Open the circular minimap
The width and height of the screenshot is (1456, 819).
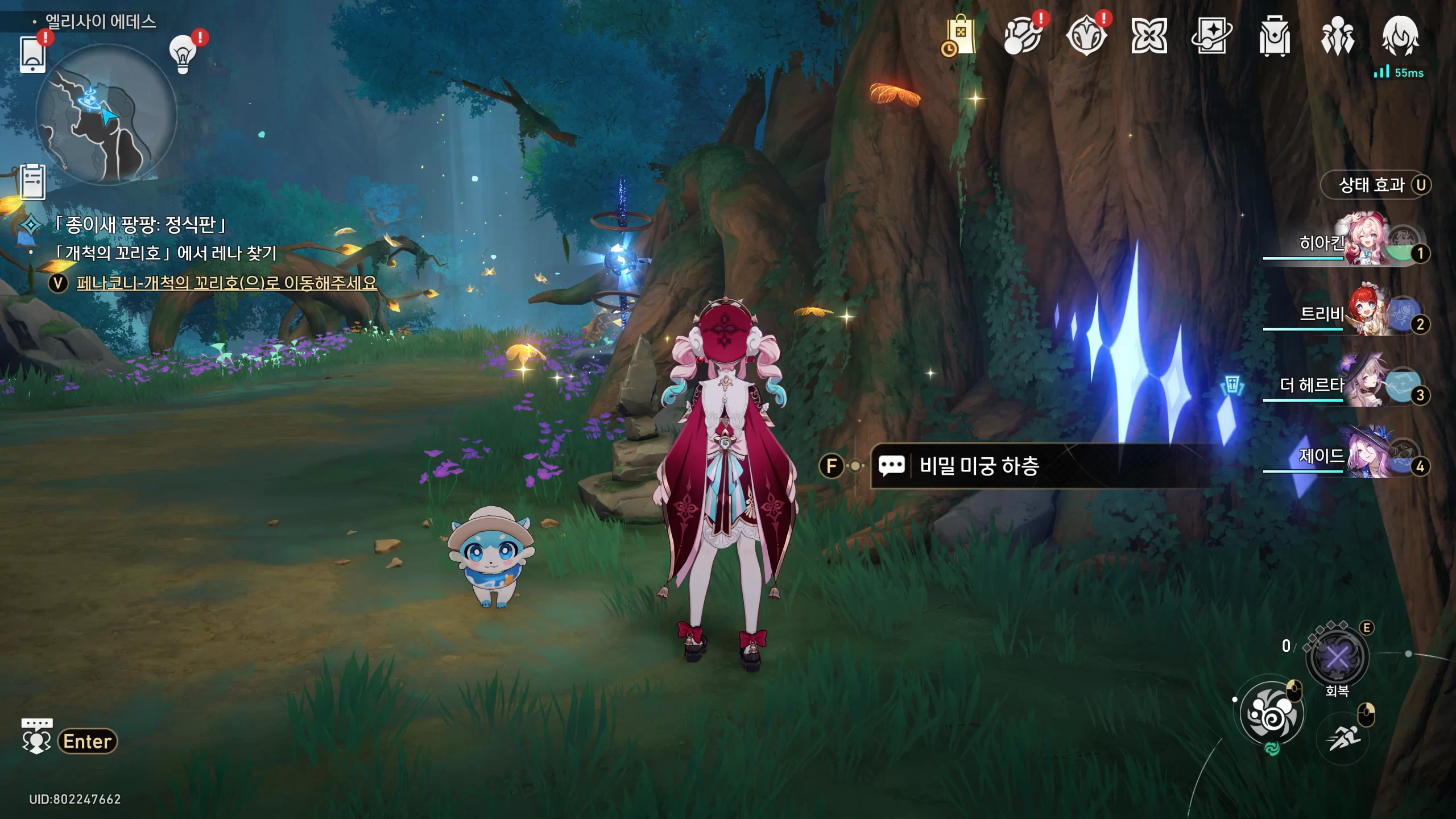point(106,114)
